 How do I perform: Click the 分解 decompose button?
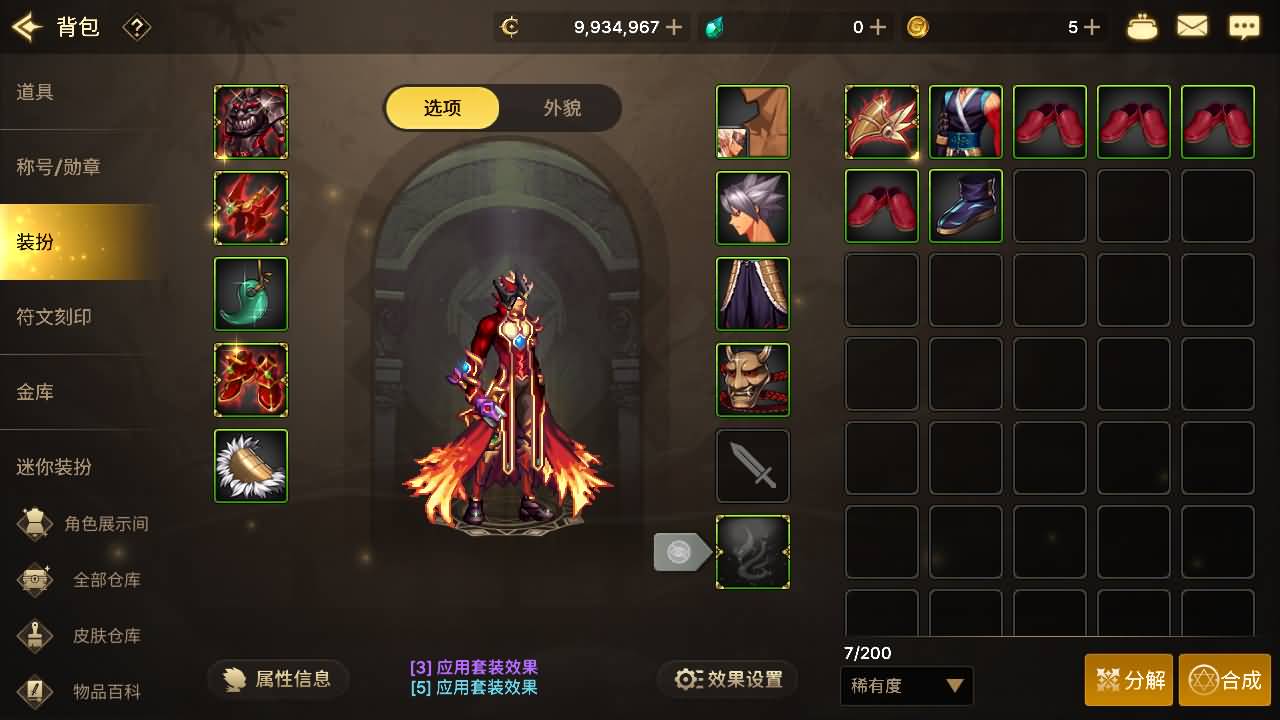click(x=1129, y=679)
